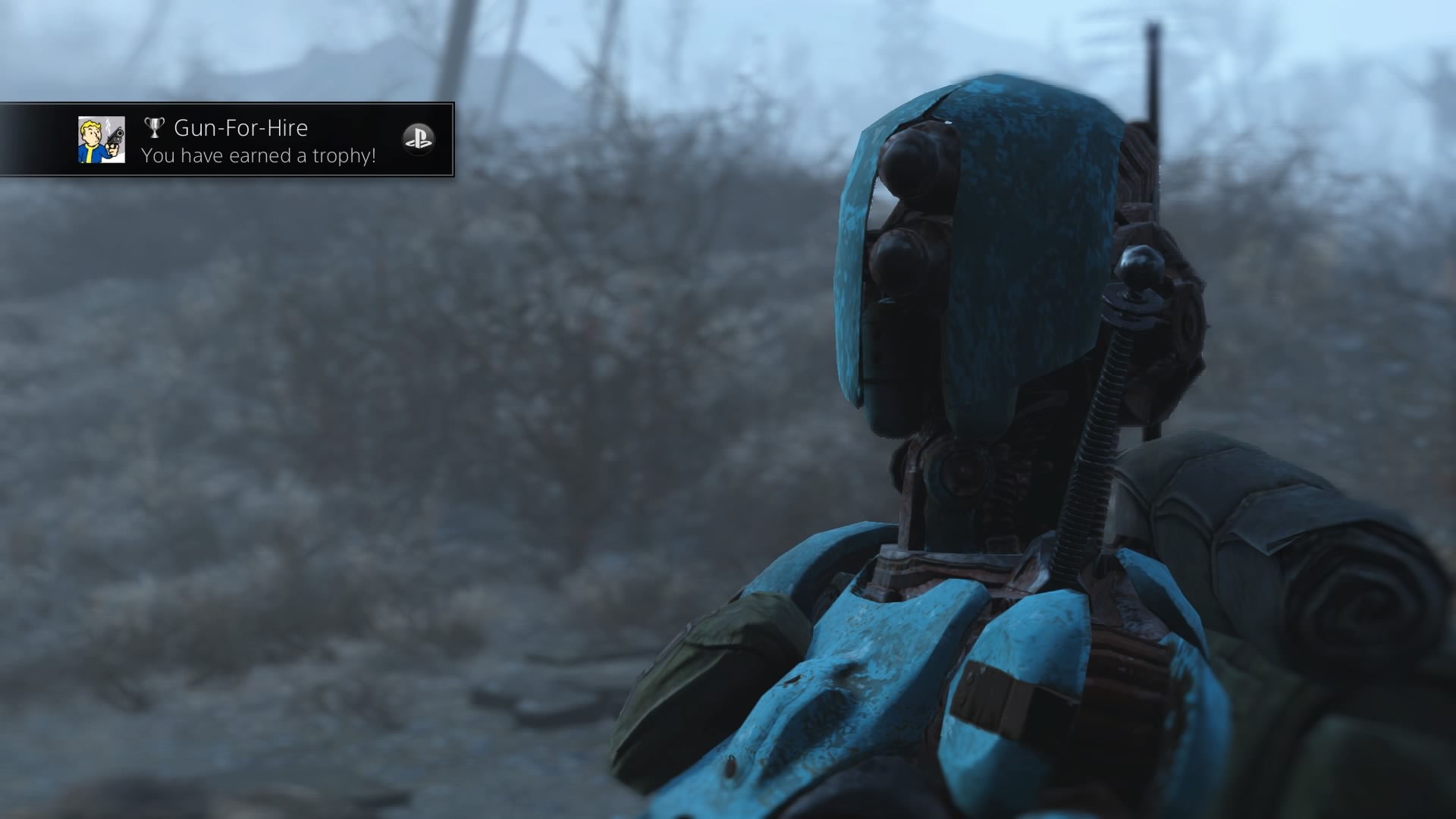The height and width of the screenshot is (819, 1456).
Task: Open the Gun-For-Hire trophy notification
Action: [x=258, y=141]
